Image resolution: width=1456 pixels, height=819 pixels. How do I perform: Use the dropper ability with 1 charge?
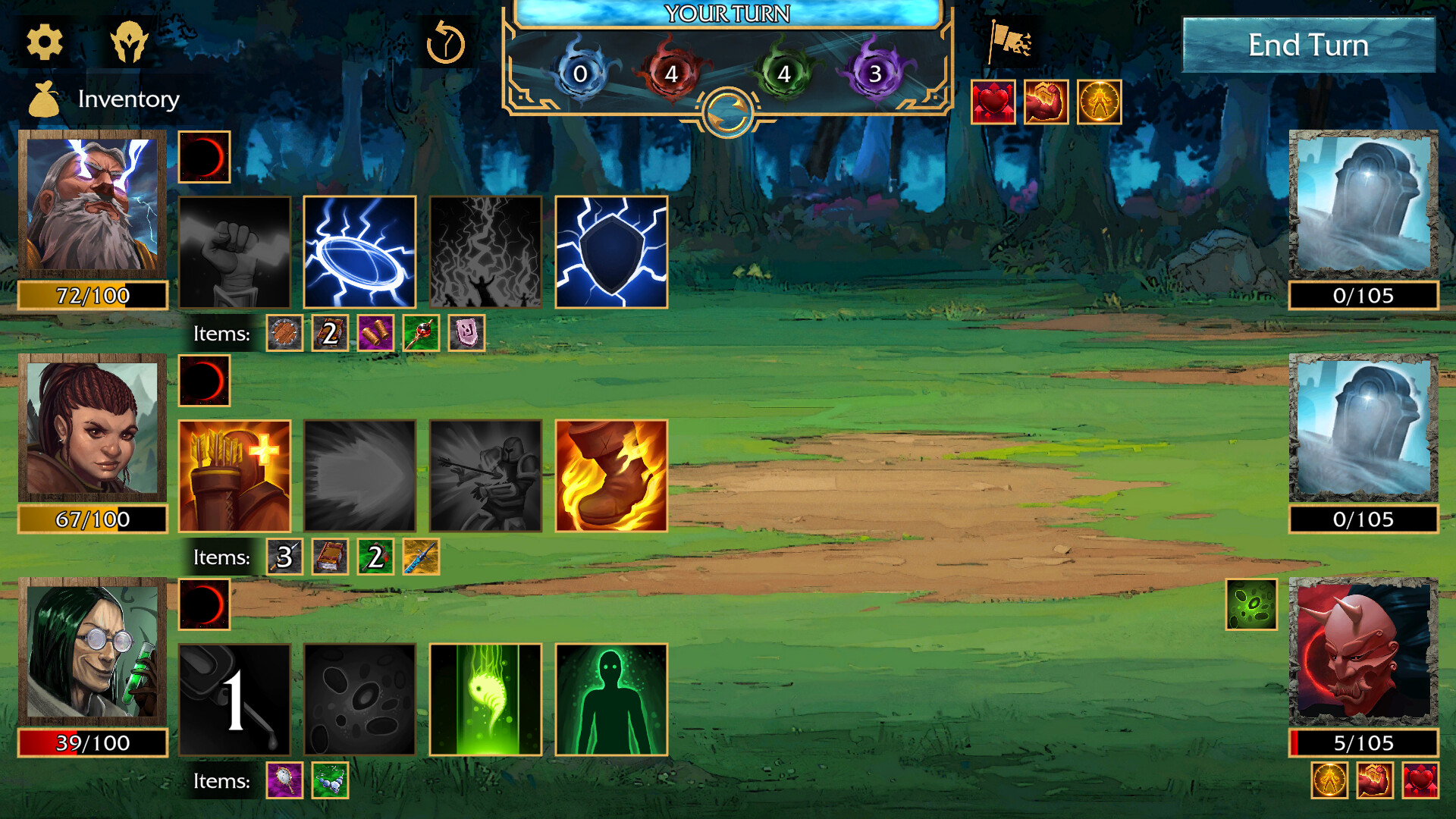click(234, 698)
